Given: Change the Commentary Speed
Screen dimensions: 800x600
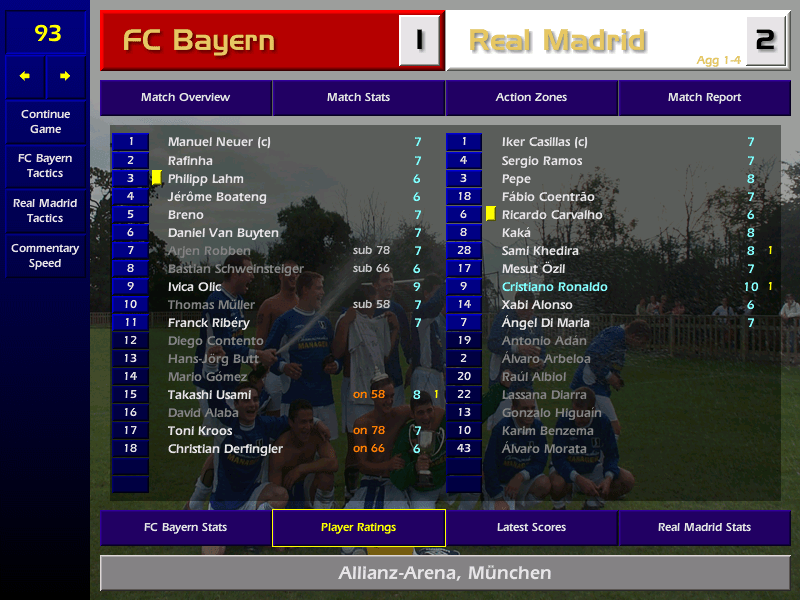Looking at the screenshot, I should point(45,256).
